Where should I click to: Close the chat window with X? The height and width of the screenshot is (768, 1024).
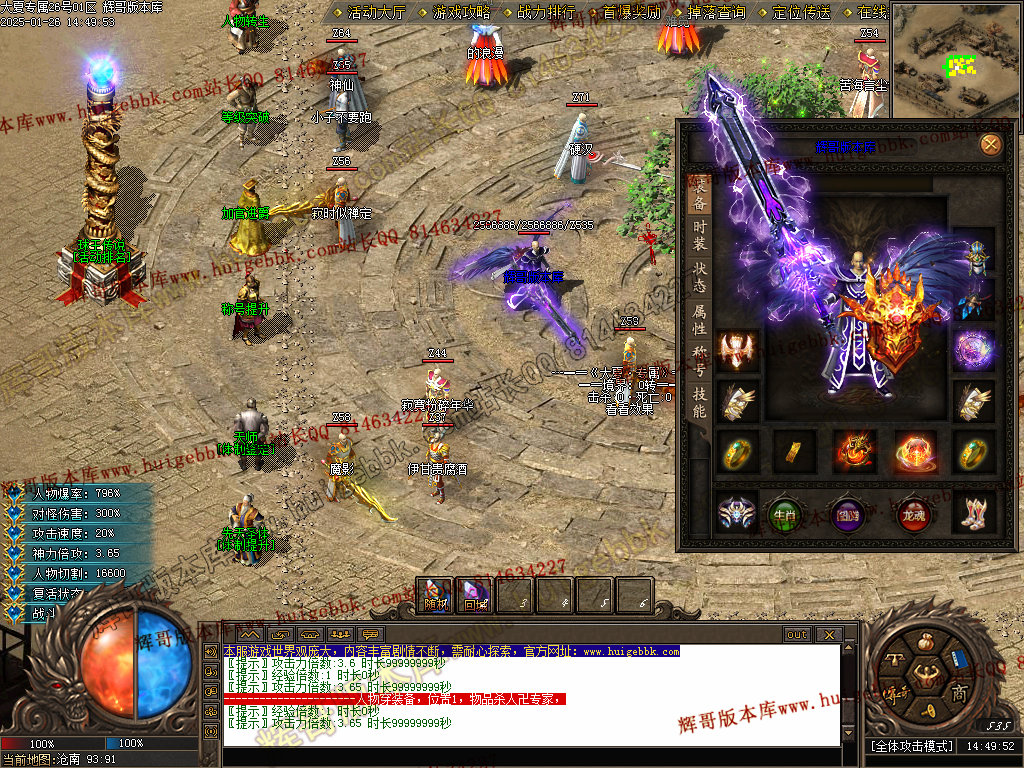pyautogui.click(x=828, y=635)
